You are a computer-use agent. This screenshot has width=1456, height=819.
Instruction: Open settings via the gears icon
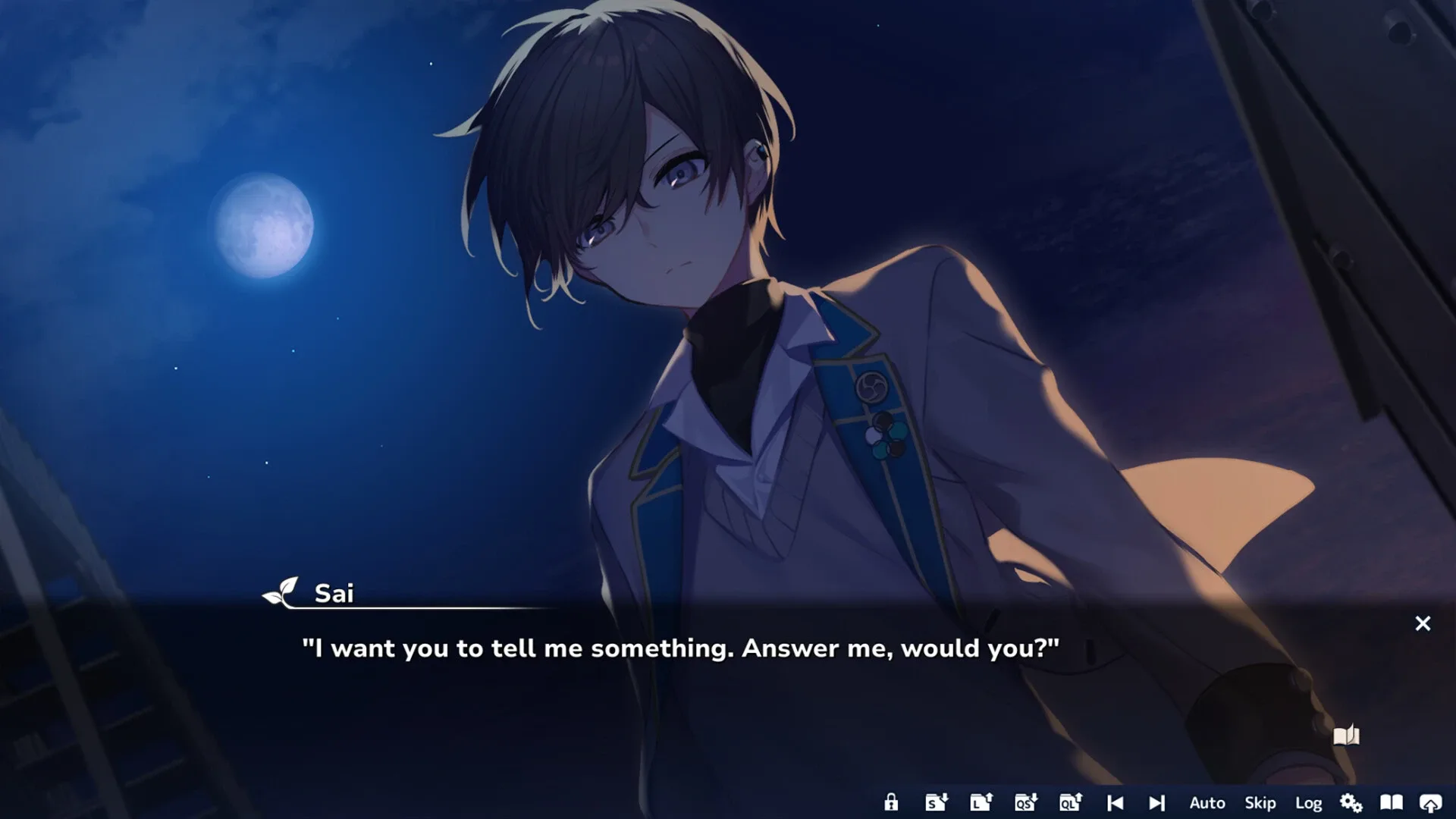(1351, 802)
